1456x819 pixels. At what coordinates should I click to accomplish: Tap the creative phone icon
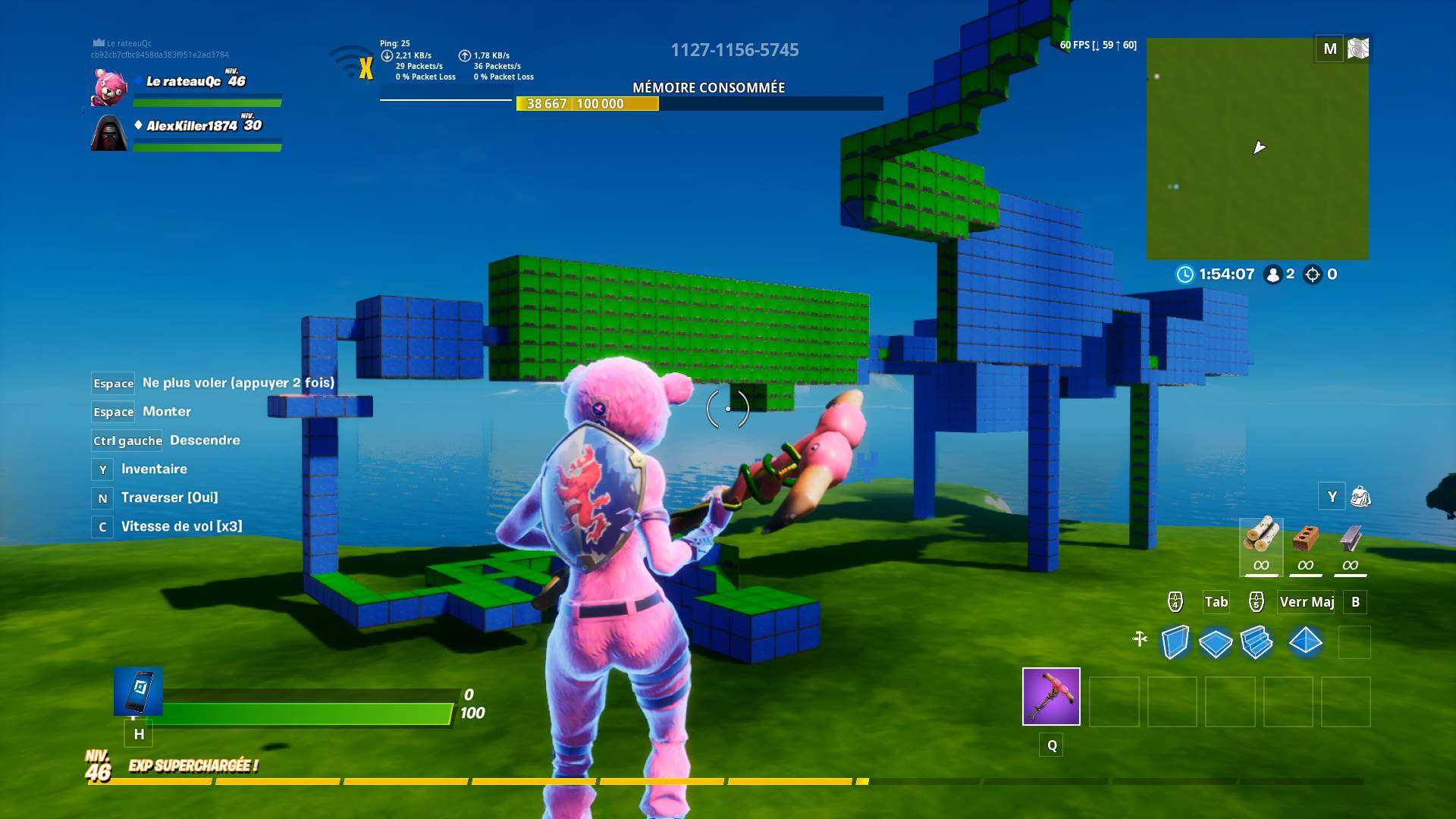pyautogui.click(x=138, y=691)
